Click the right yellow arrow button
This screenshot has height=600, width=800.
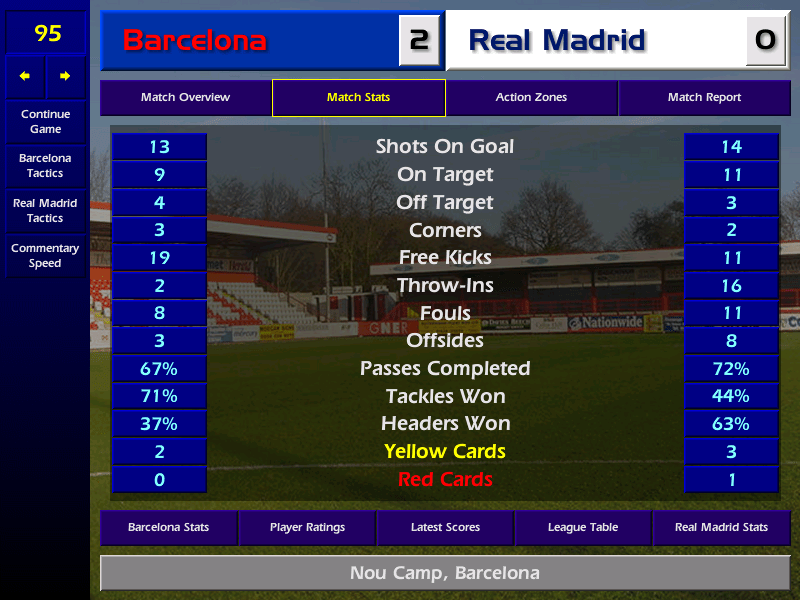[66, 76]
